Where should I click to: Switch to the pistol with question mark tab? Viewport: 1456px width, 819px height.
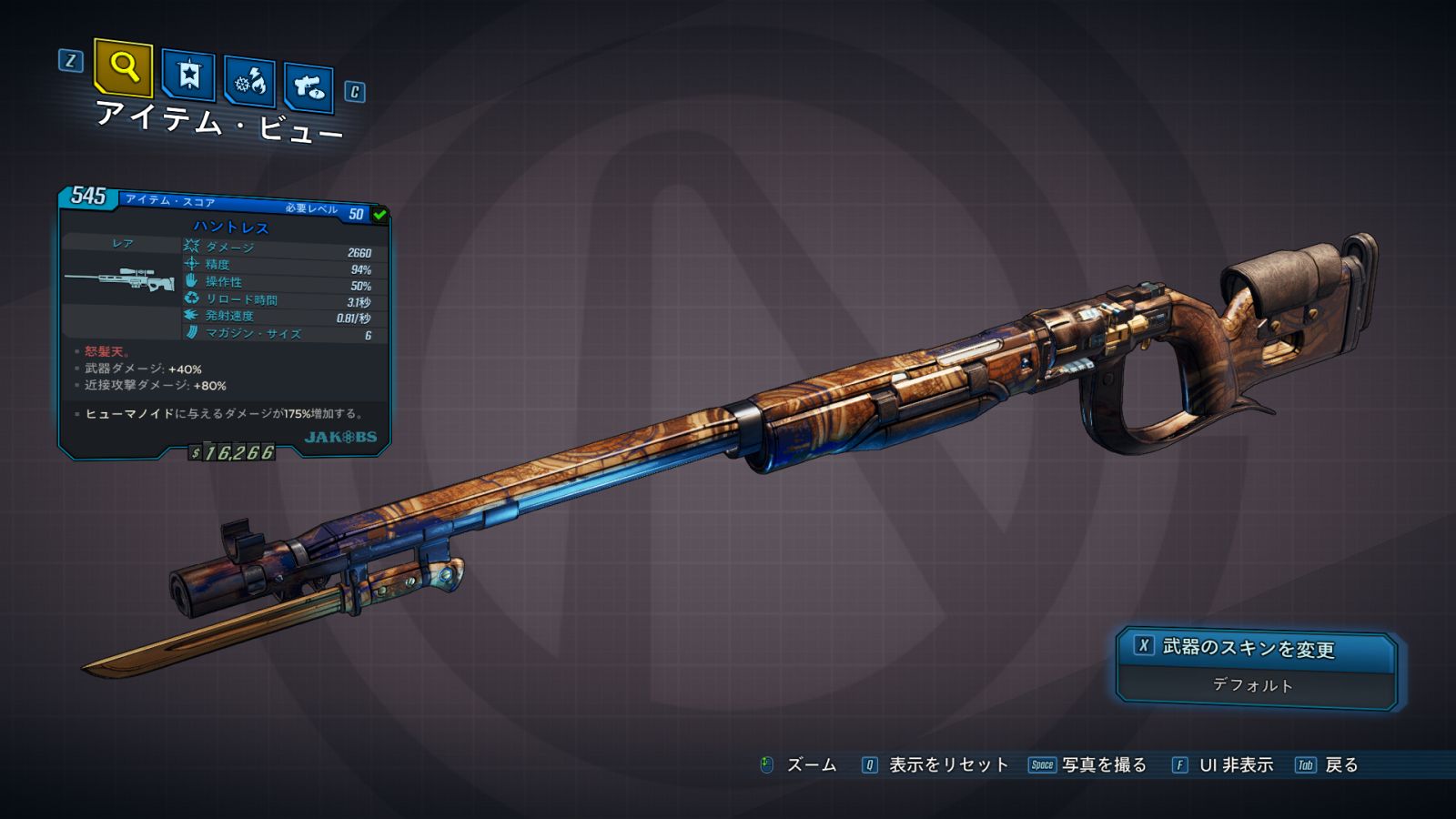pos(308,88)
